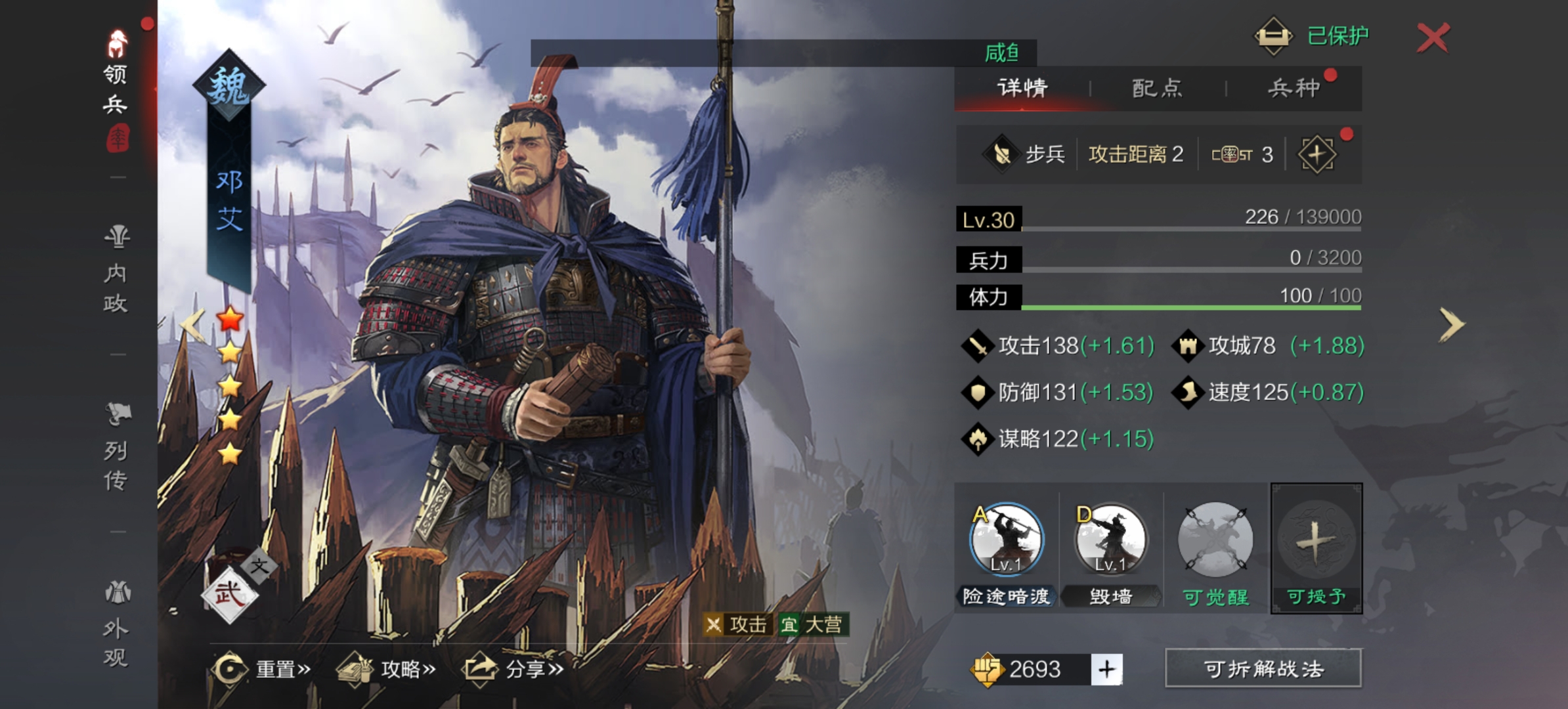
Task: Close the general detail screen
Action: [x=1433, y=37]
